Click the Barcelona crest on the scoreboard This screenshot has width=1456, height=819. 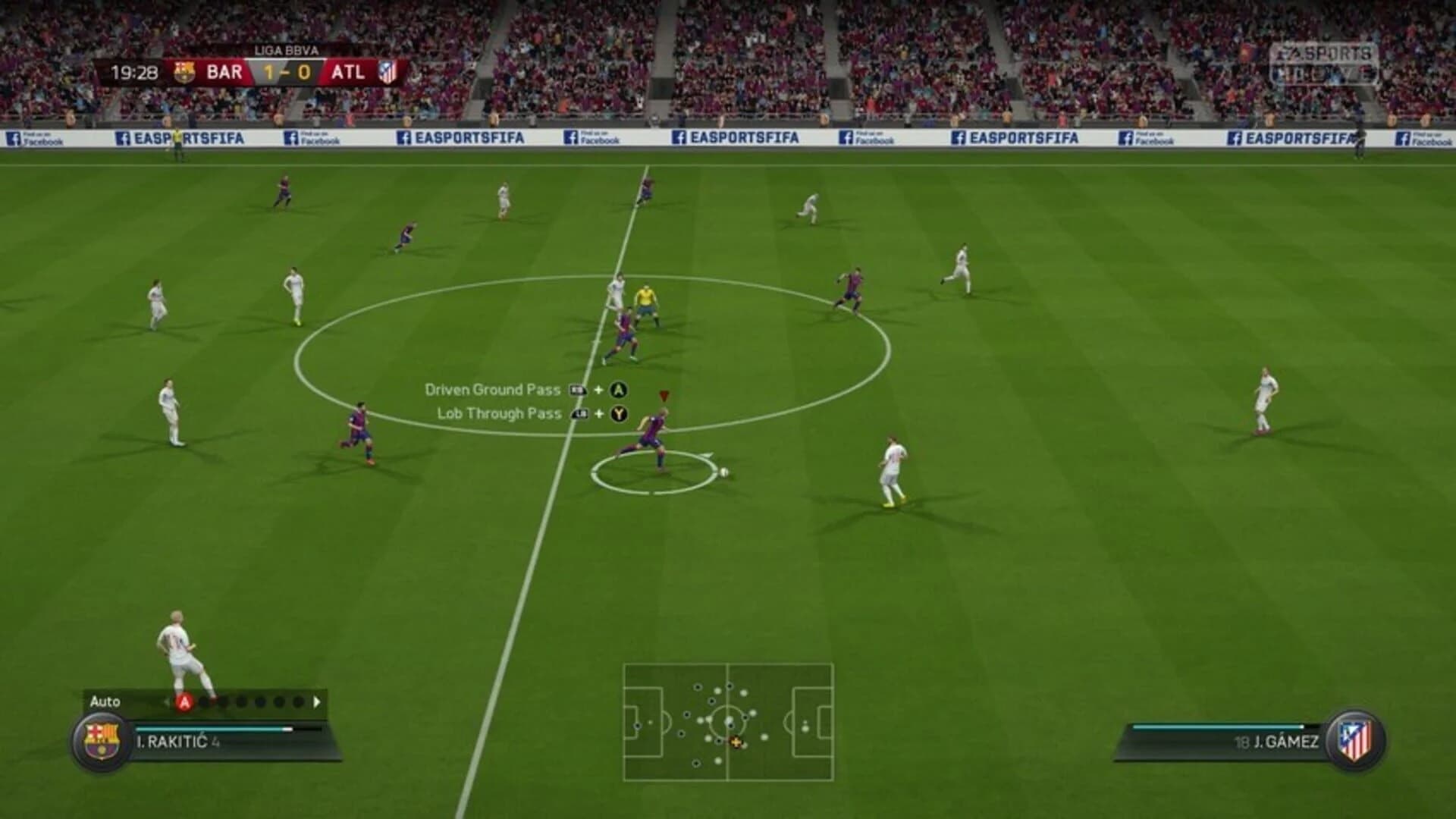click(x=184, y=71)
